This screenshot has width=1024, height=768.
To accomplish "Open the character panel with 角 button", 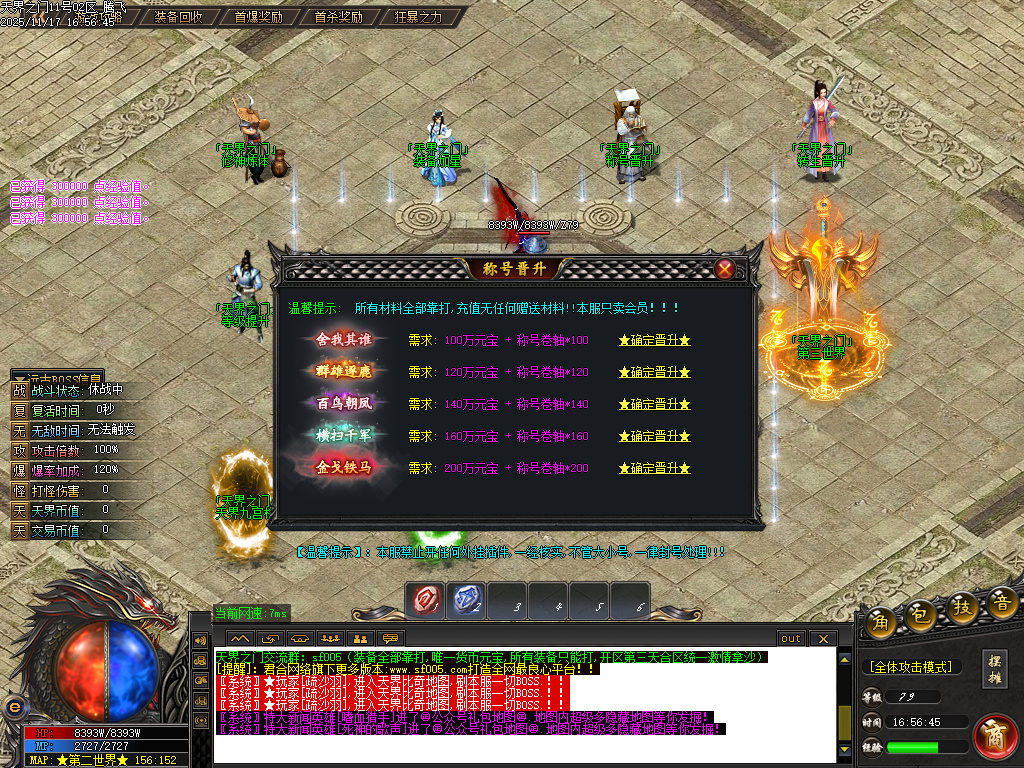I will (x=881, y=621).
